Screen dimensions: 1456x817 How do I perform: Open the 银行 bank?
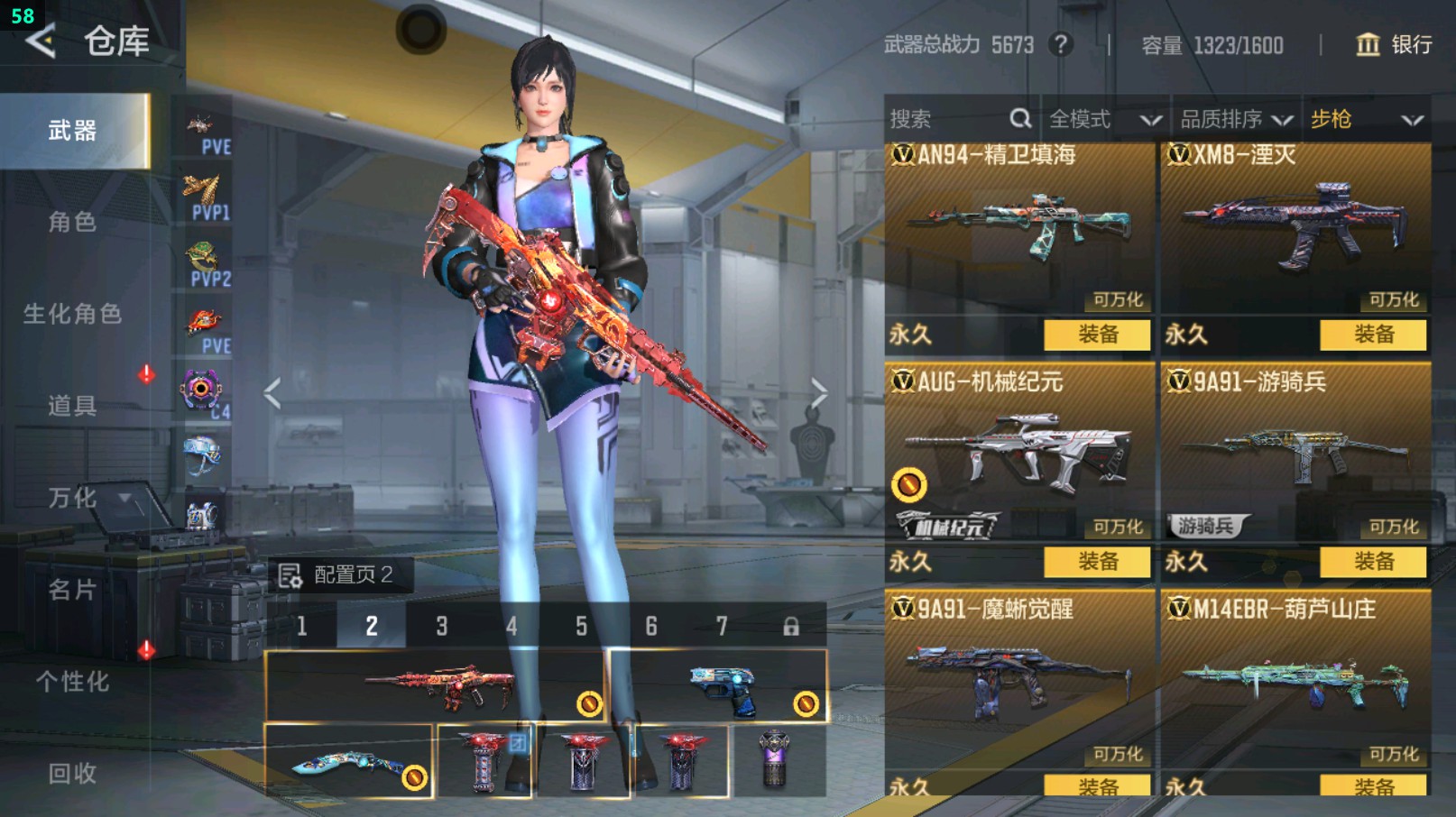1394,44
